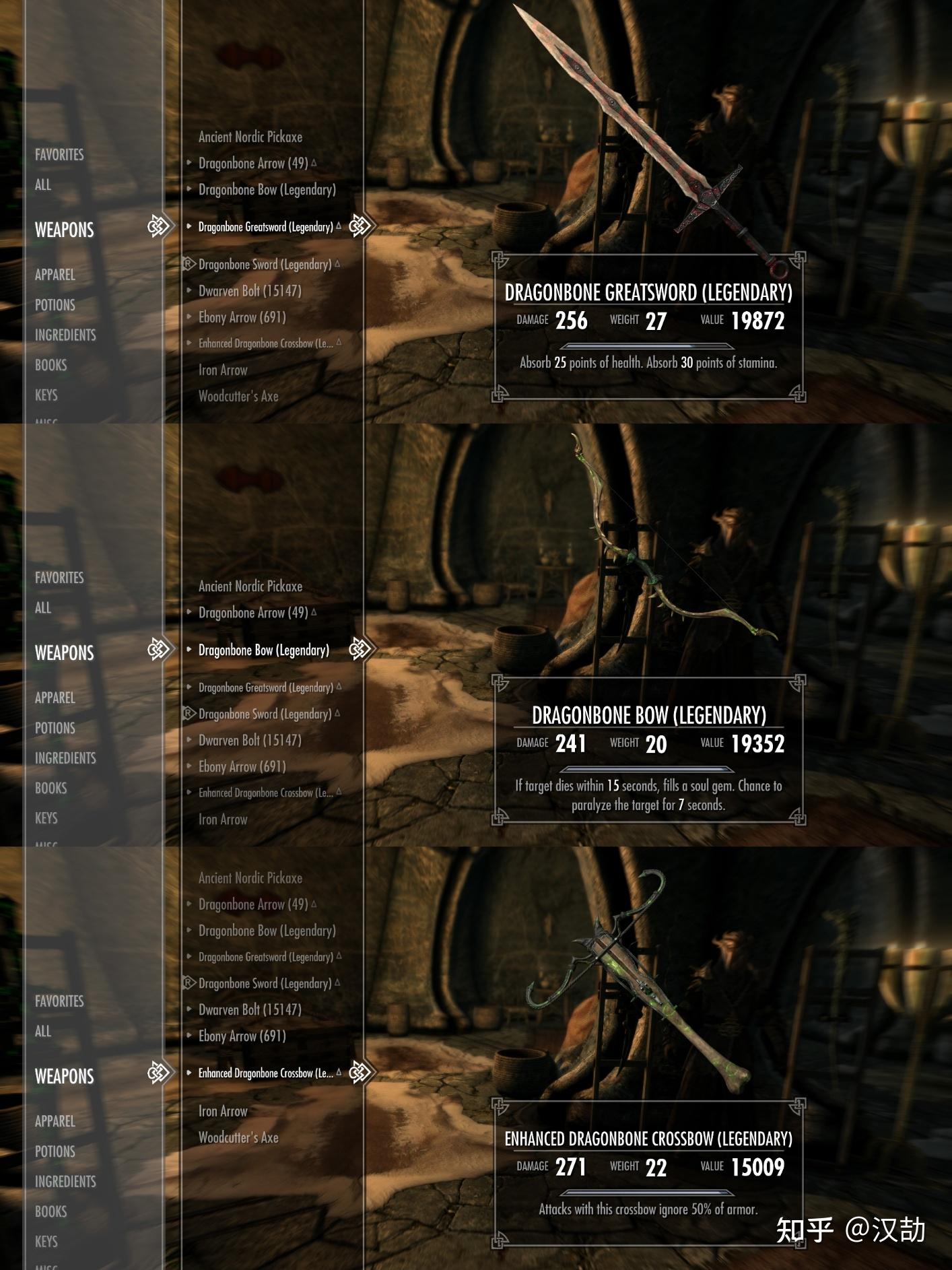
Task: Choose Dwarven Bolt in the crossbow screenshot
Action: click(250, 1009)
